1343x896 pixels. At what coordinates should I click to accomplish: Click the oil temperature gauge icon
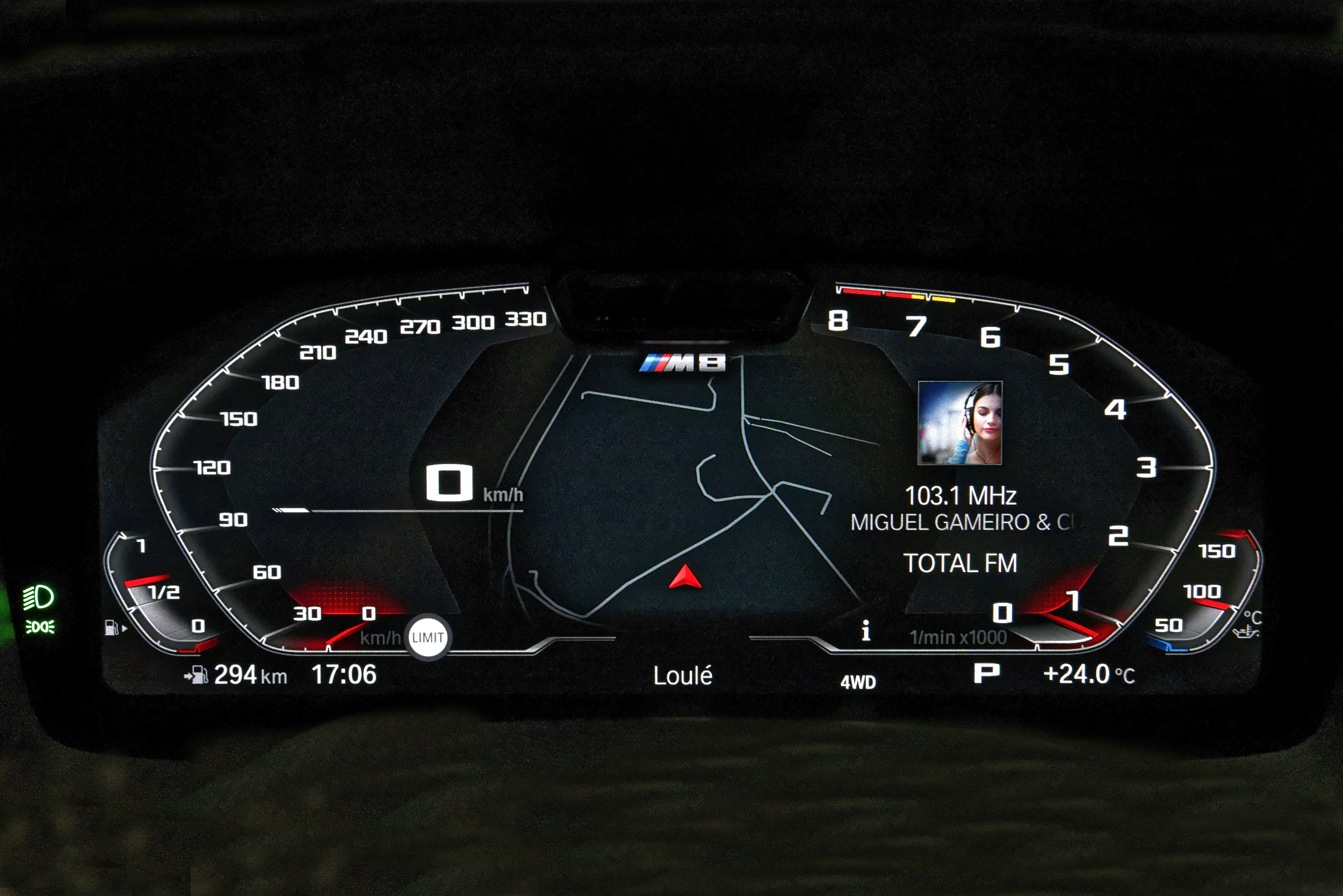tap(1247, 631)
